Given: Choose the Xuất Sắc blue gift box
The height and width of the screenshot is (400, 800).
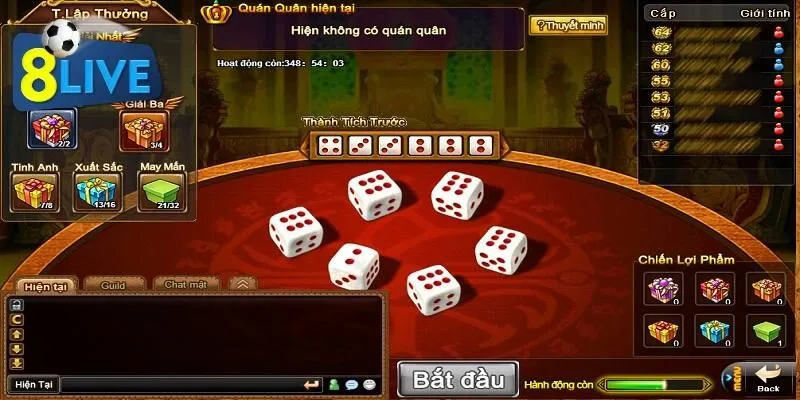Looking at the screenshot, I should [96, 191].
